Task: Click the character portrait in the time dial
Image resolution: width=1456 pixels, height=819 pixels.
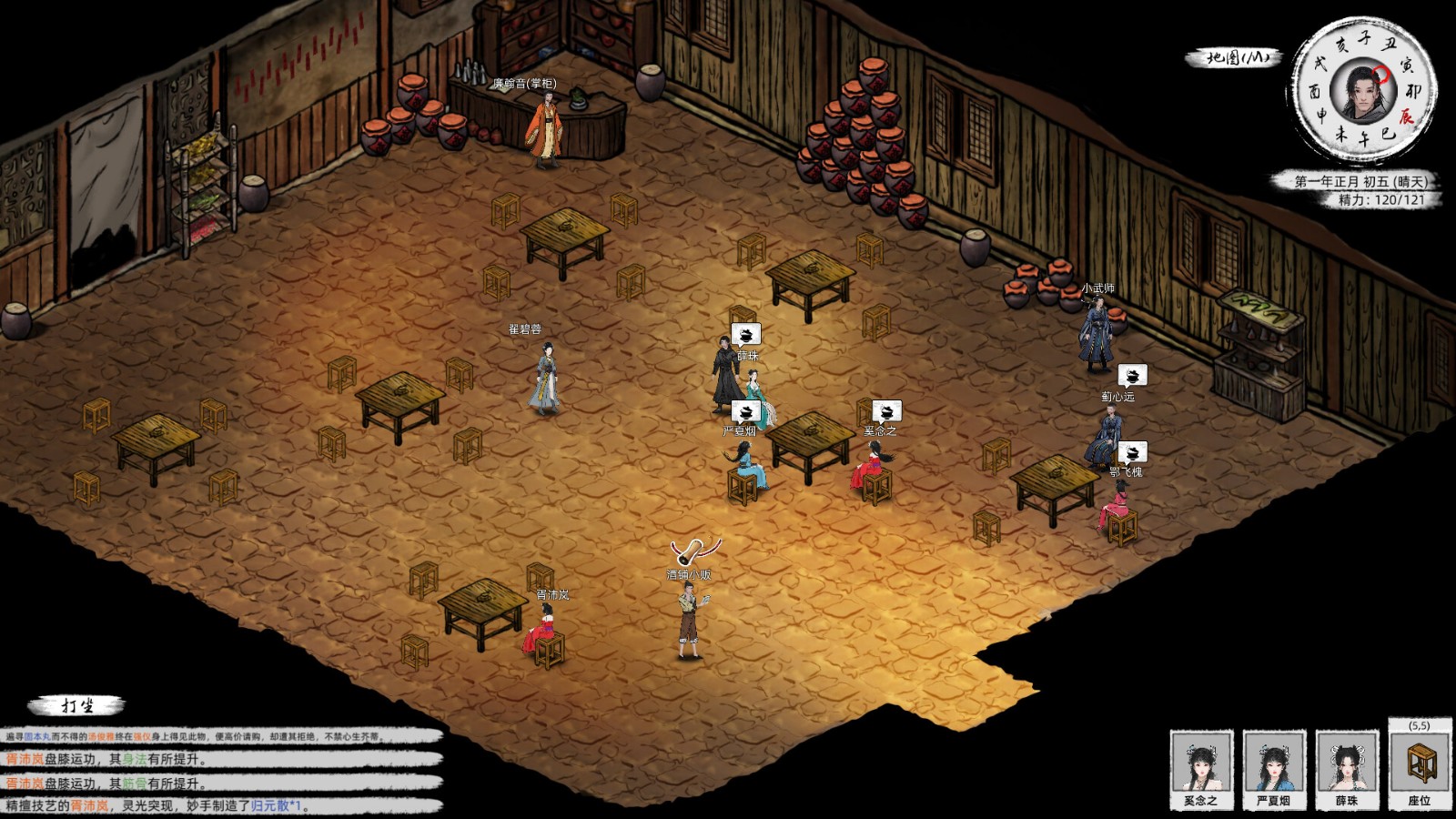Action: (x=1361, y=91)
